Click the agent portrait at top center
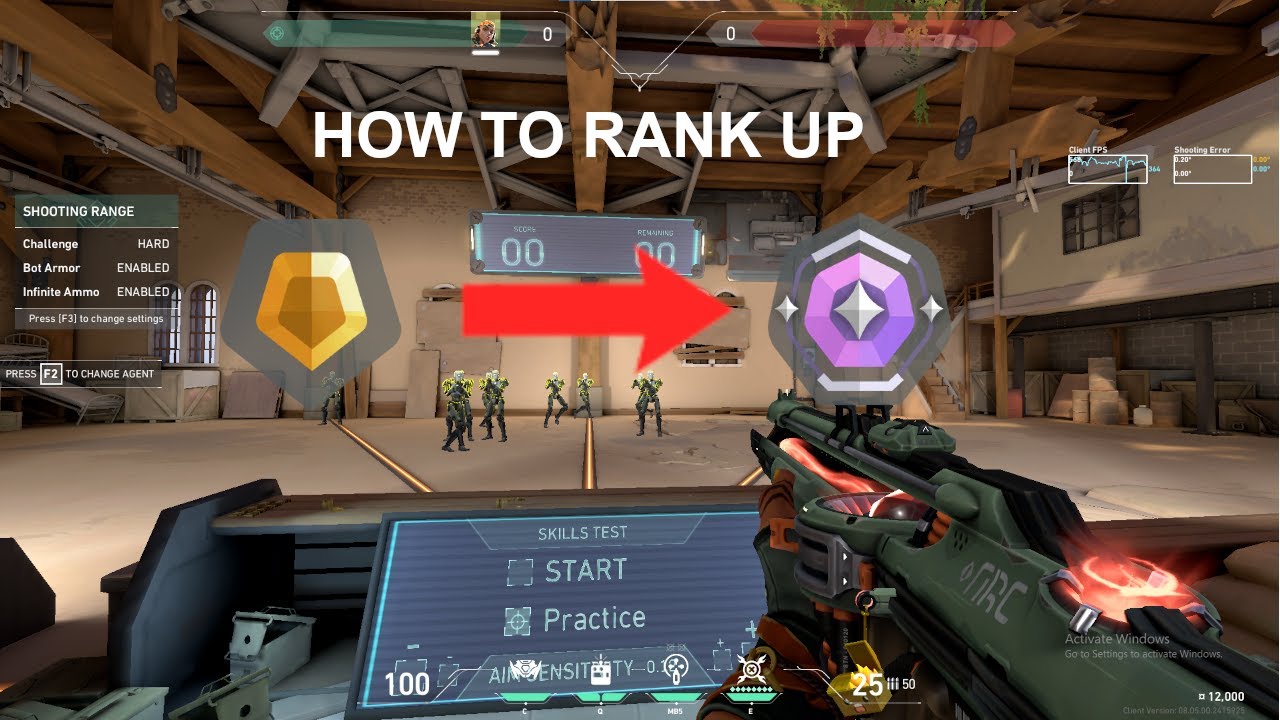1280x720 pixels. tap(487, 30)
